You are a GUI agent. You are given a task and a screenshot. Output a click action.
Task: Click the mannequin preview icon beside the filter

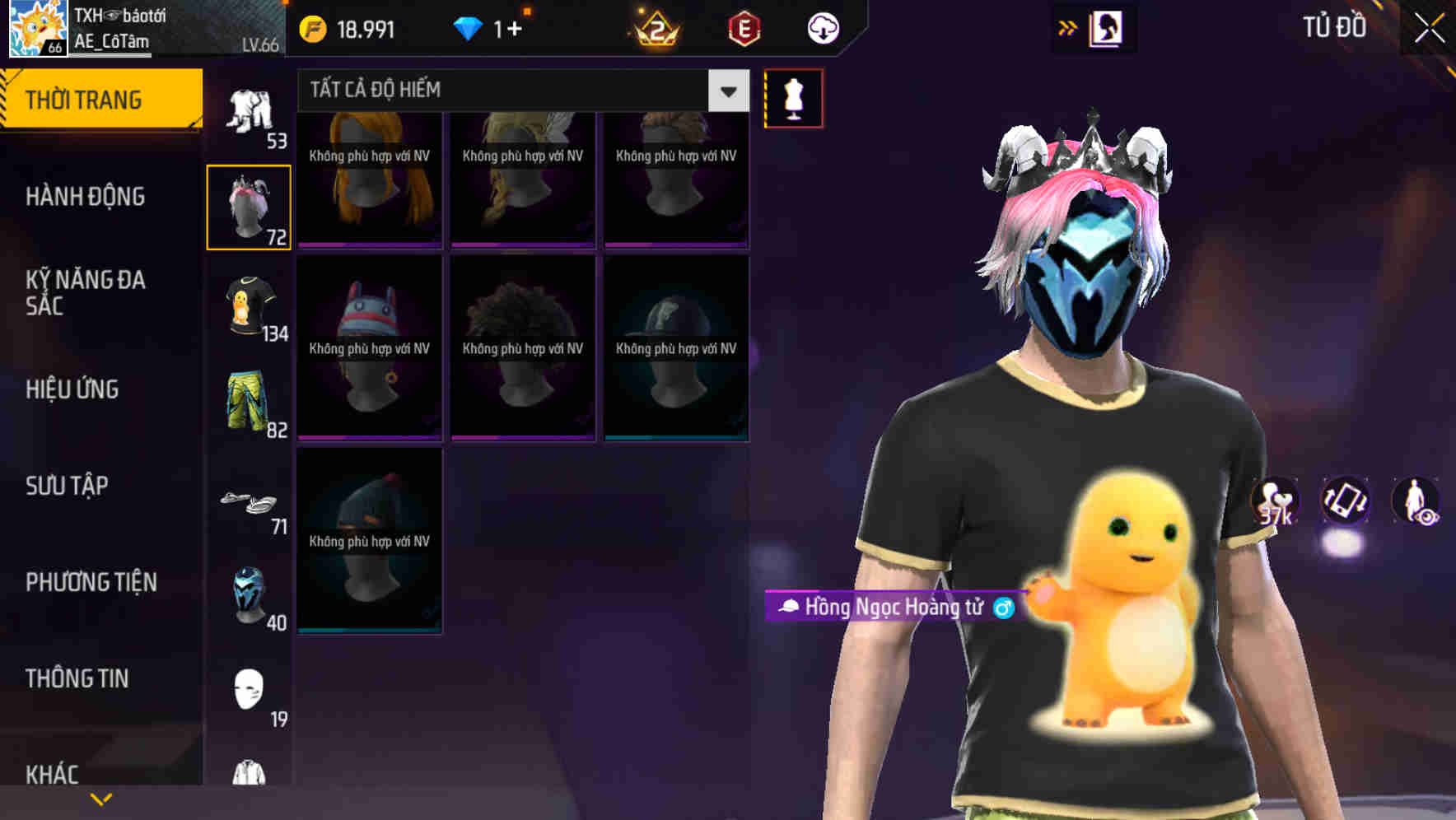[x=793, y=97]
